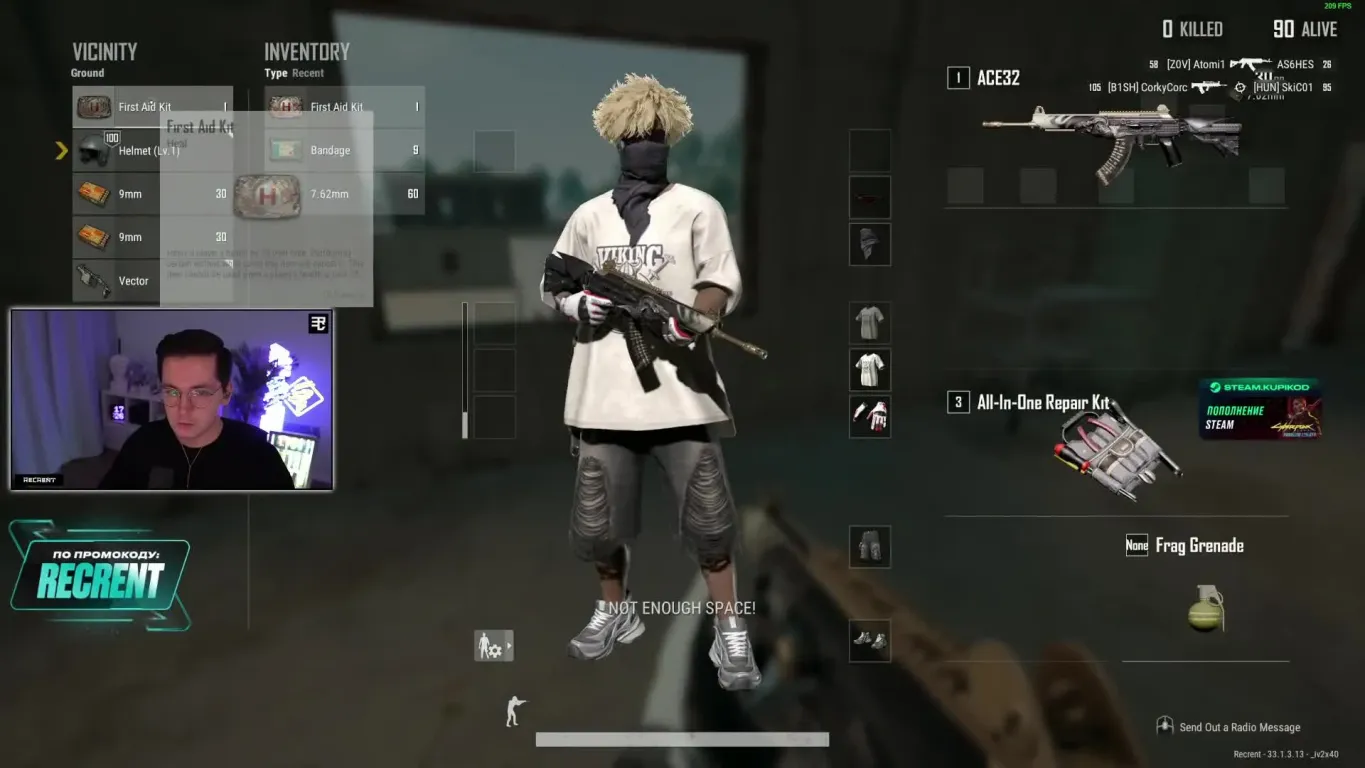The height and width of the screenshot is (768, 1365).
Task: Select the Bandage in the inventory
Action: tap(344, 150)
